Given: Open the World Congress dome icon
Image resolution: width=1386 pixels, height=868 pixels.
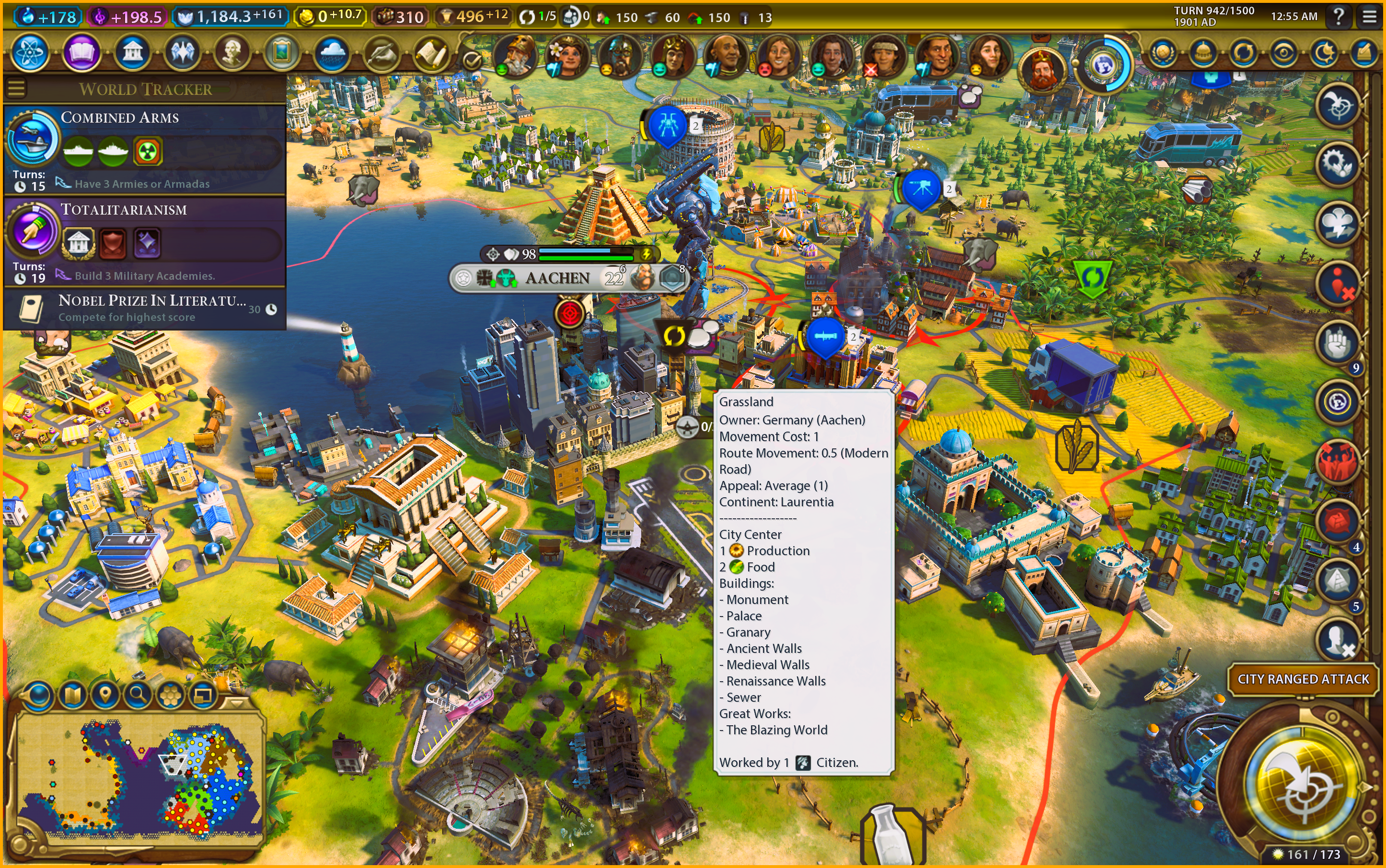Looking at the screenshot, I should [x=1203, y=53].
